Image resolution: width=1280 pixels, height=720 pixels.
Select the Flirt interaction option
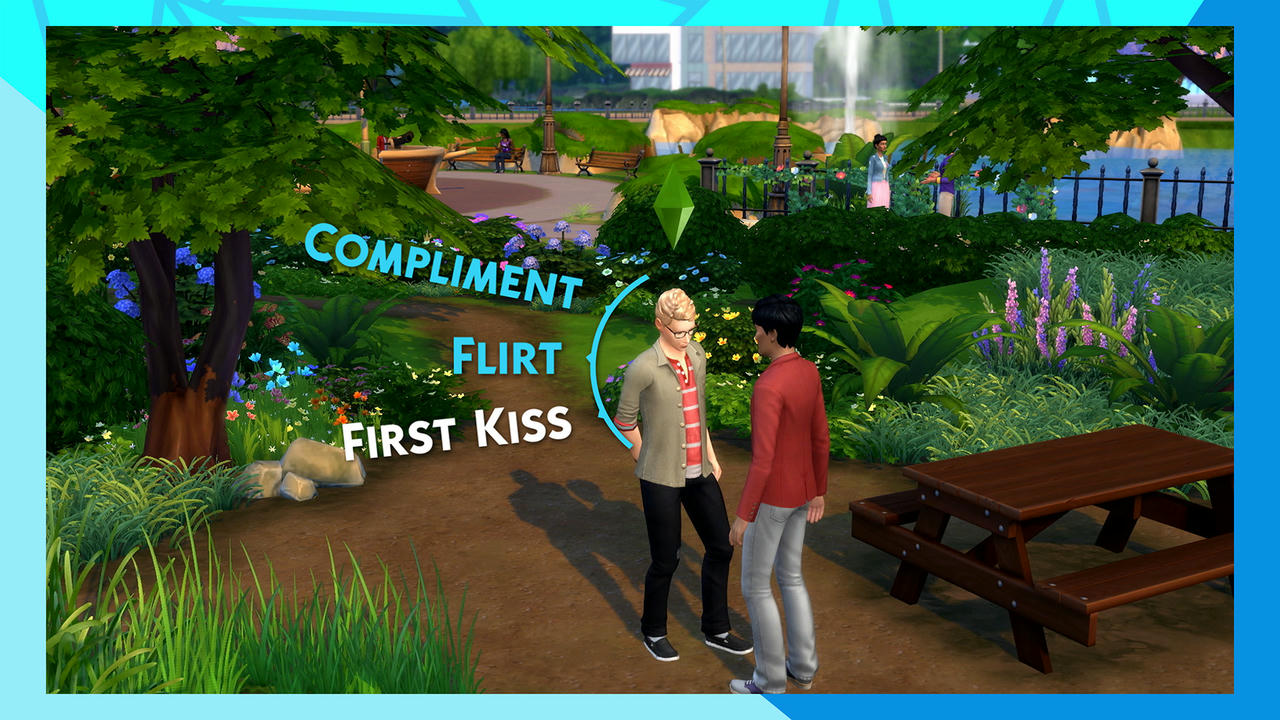(x=504, y=356)
